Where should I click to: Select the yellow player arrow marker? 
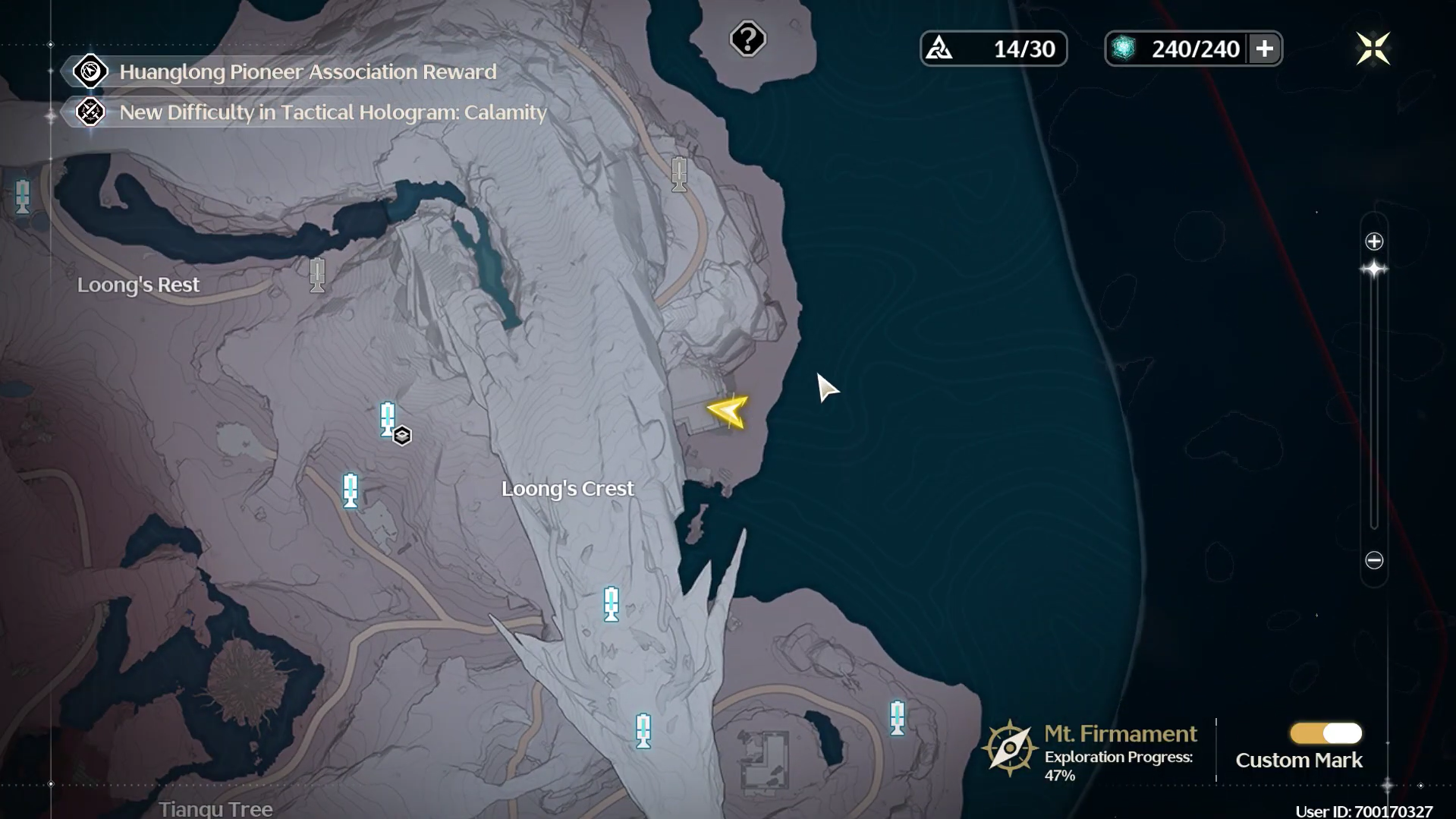pyautogui.click(x=728, y=411)
